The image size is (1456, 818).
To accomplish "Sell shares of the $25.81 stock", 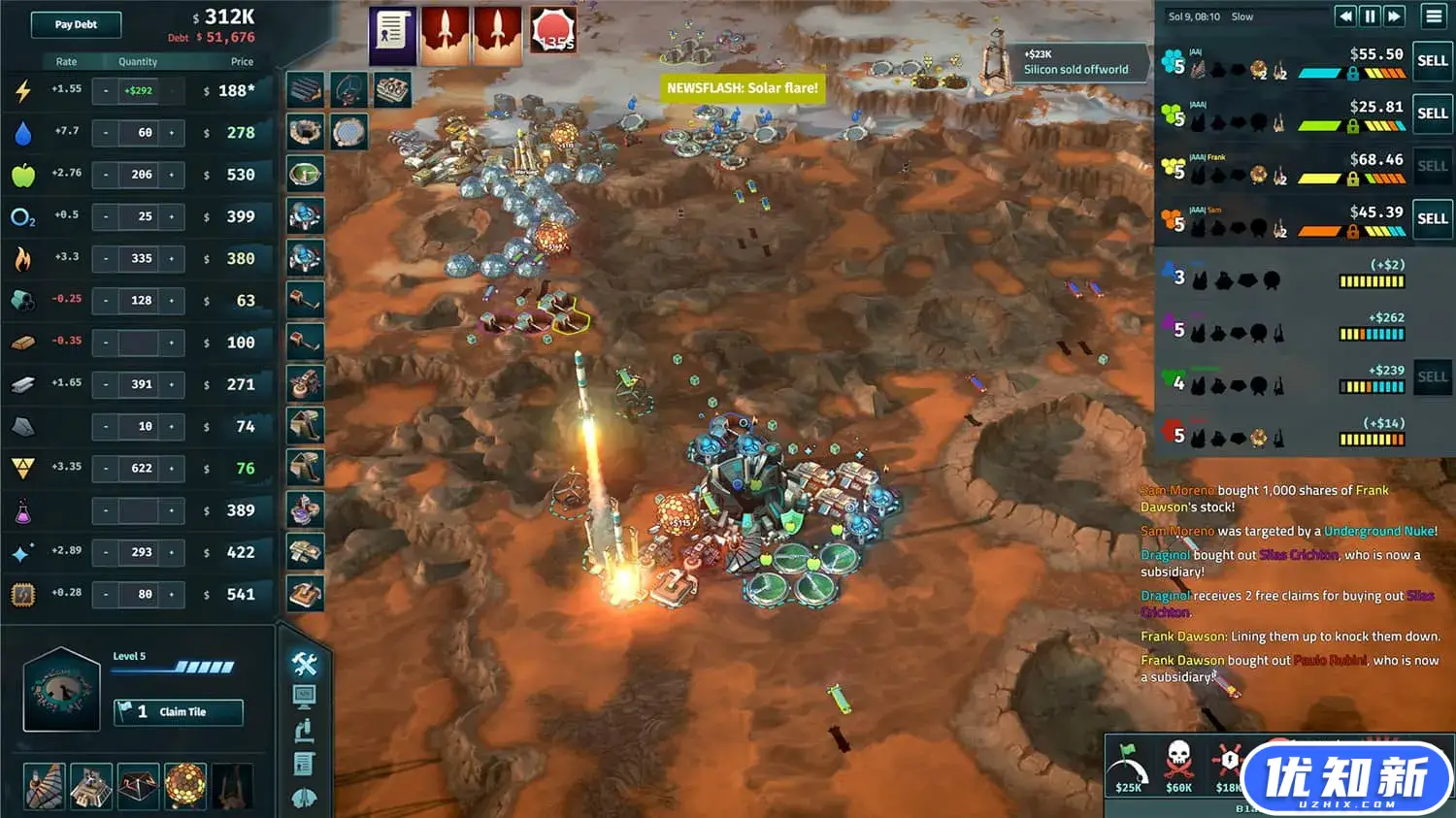I will pyautogui.click(x=1432, y=114).
